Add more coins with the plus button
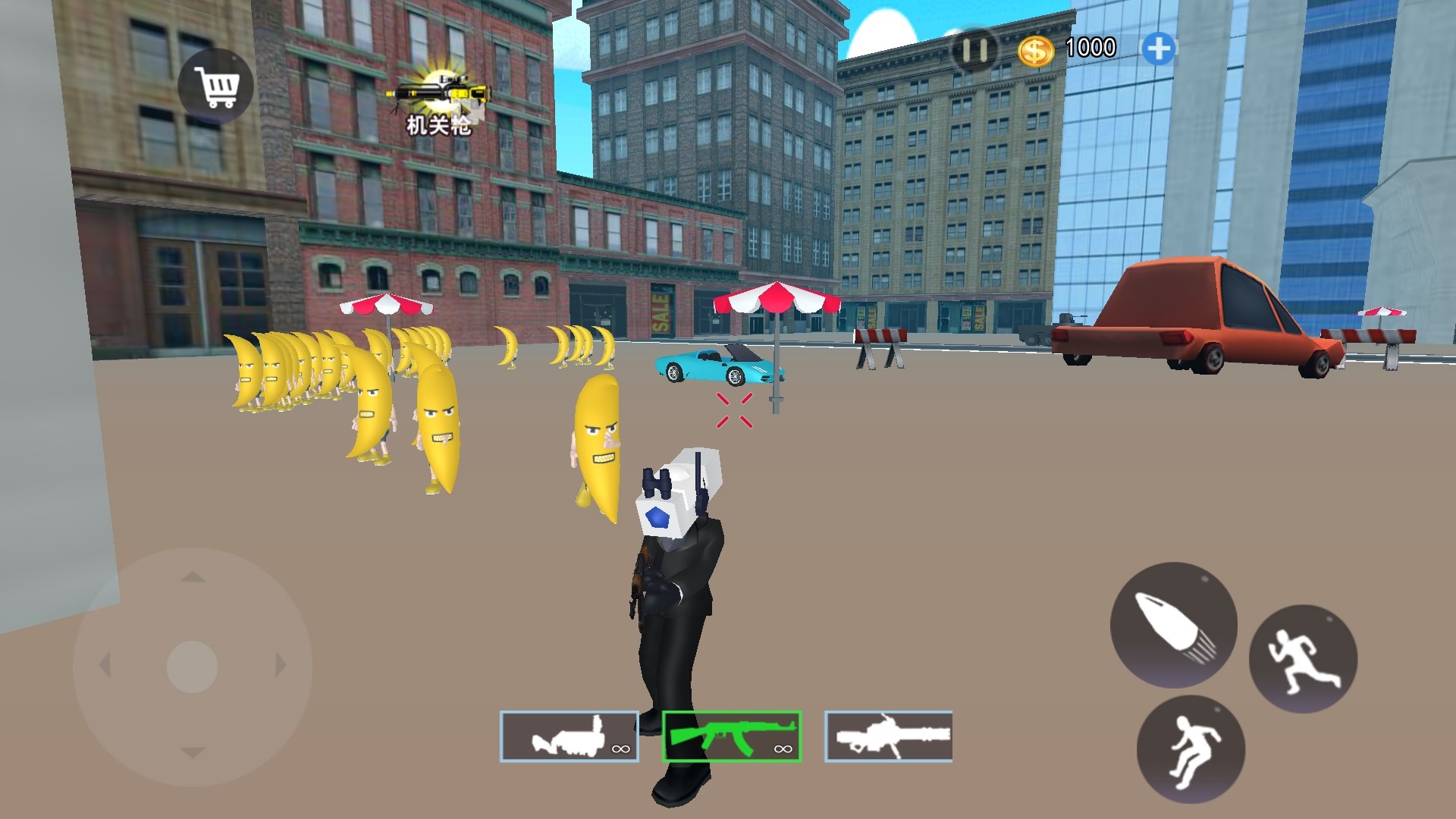The width and height of the screenshot is (1456, 819). (1158, 49)
